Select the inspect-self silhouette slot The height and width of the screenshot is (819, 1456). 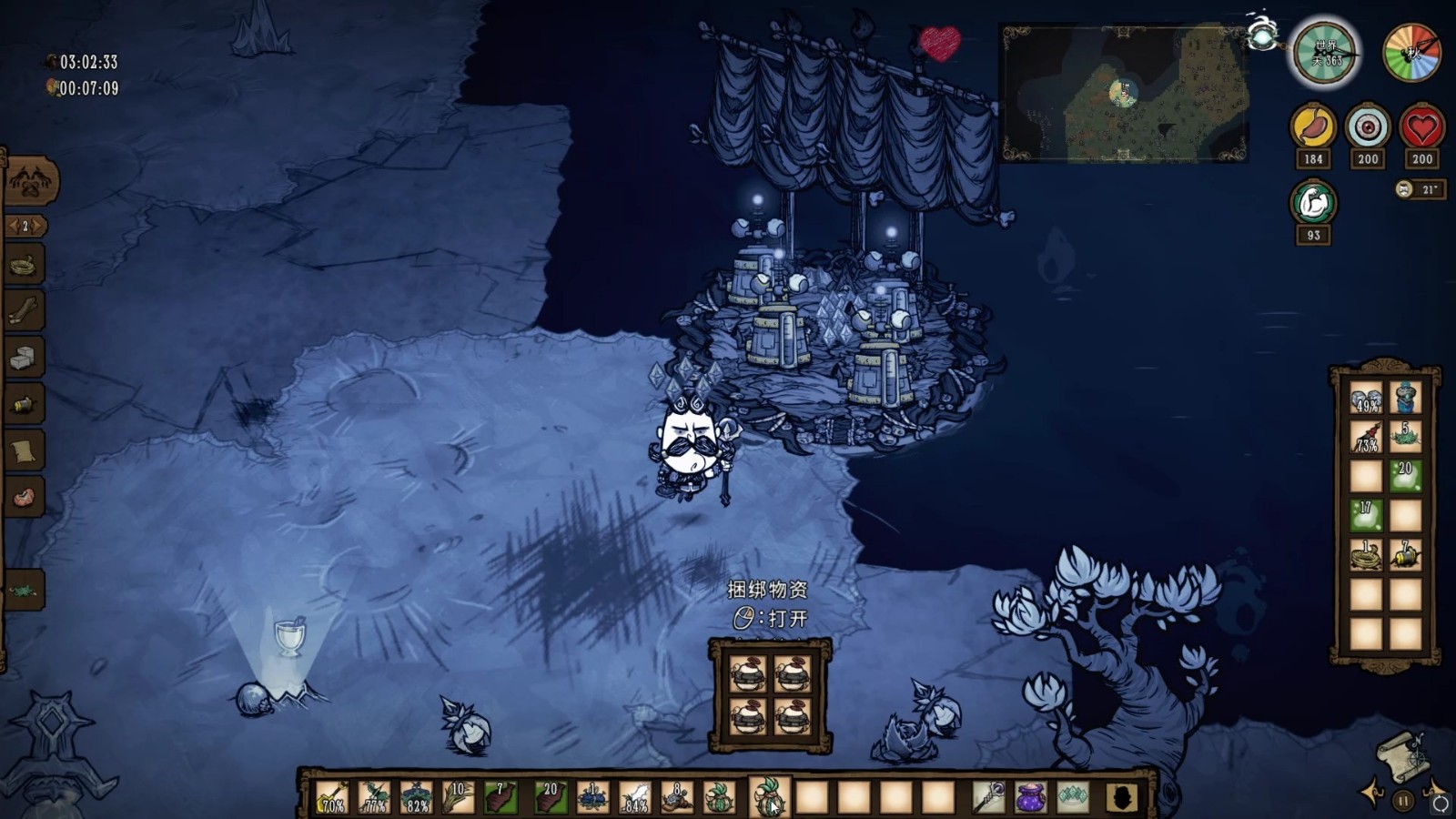tap(1122, 798)
